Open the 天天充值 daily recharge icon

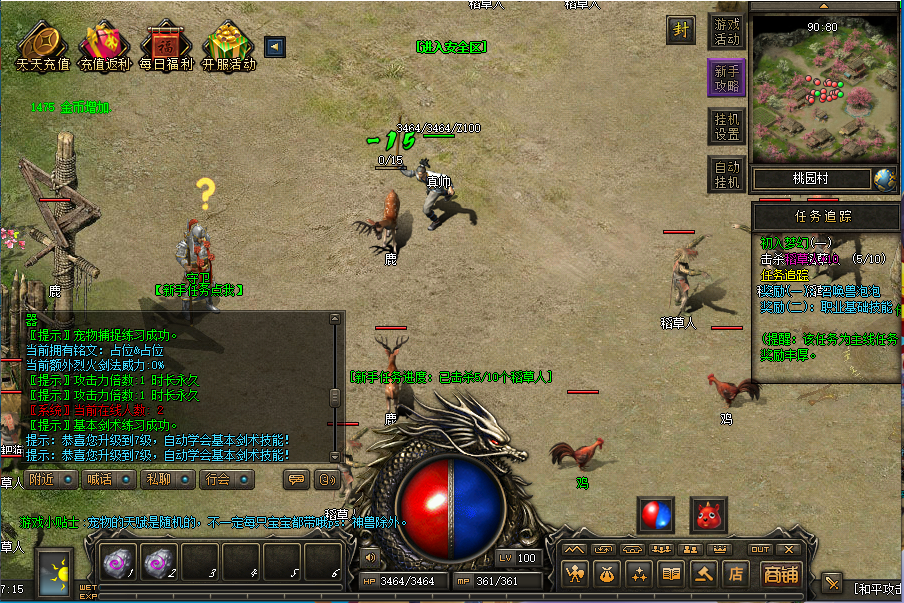click(42, 45)
